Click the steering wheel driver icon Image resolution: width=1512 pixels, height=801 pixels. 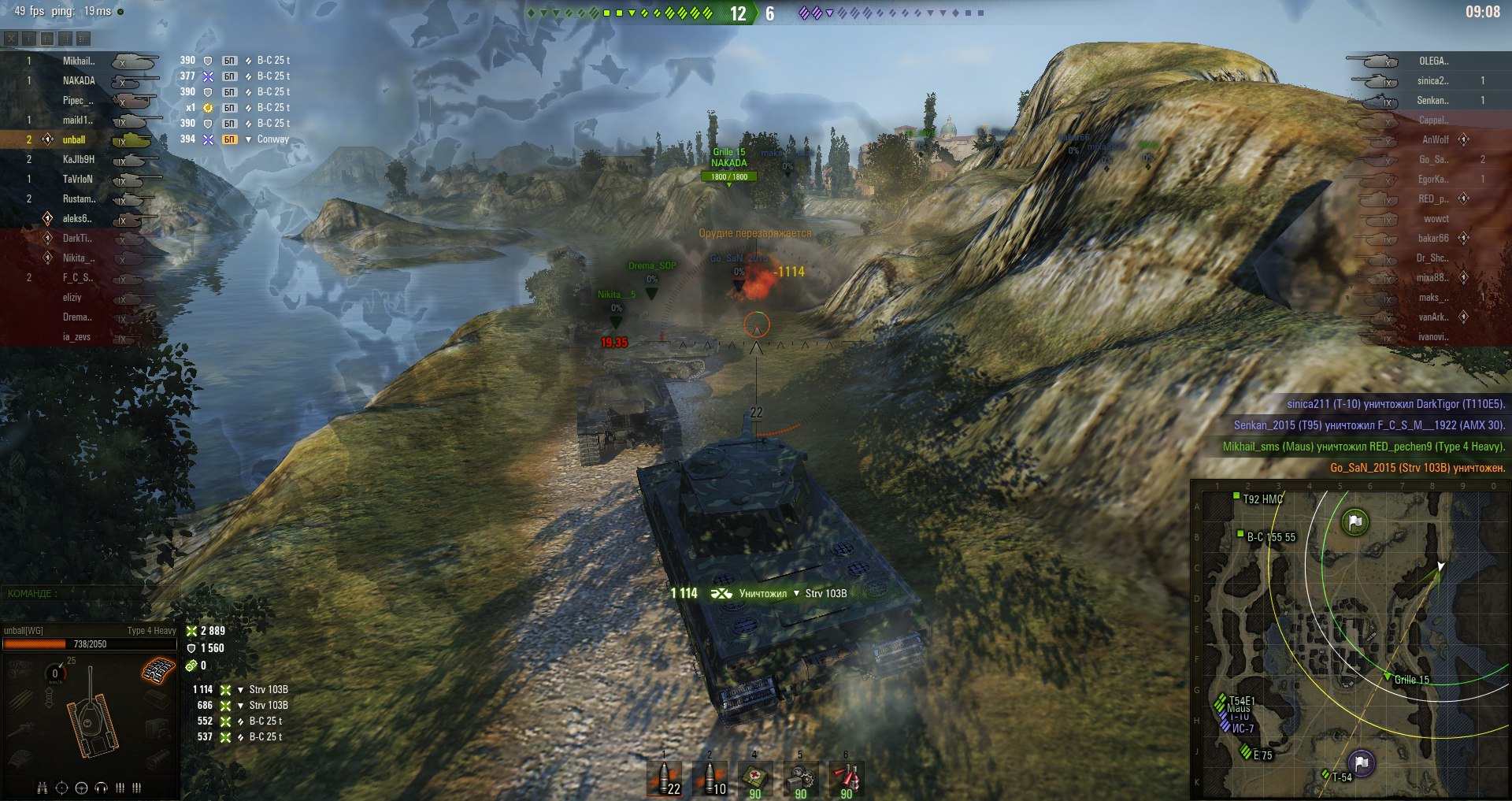tap(81, 788)
